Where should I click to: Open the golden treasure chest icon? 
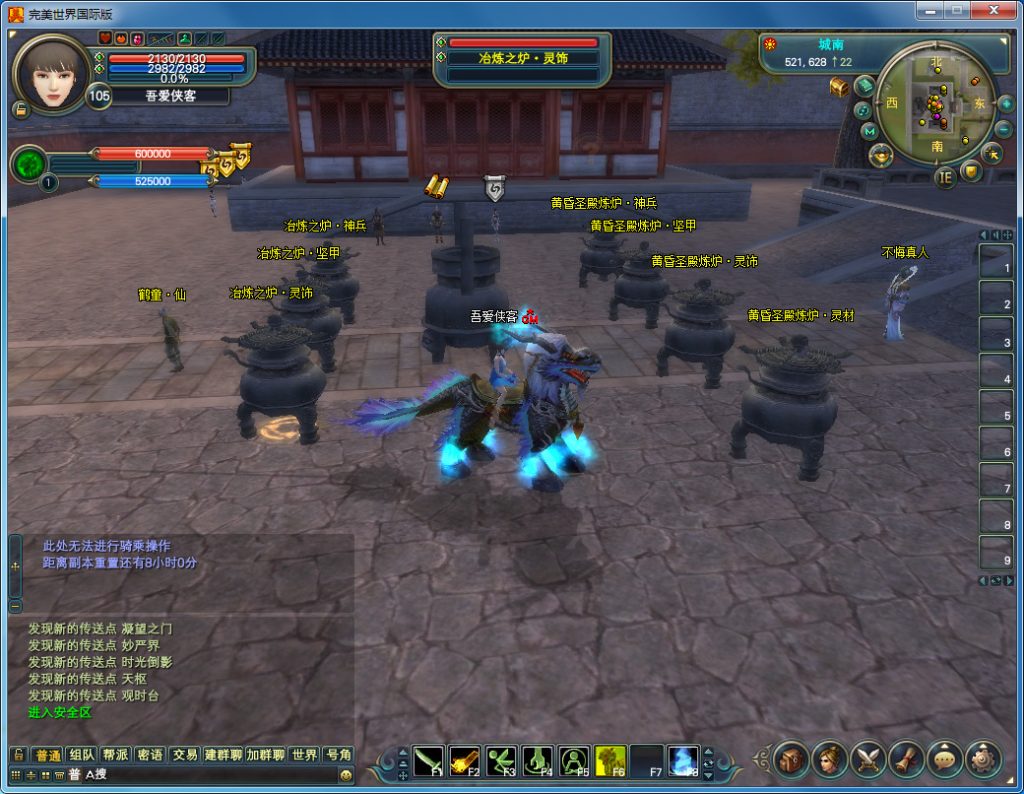tap(839, 87)
